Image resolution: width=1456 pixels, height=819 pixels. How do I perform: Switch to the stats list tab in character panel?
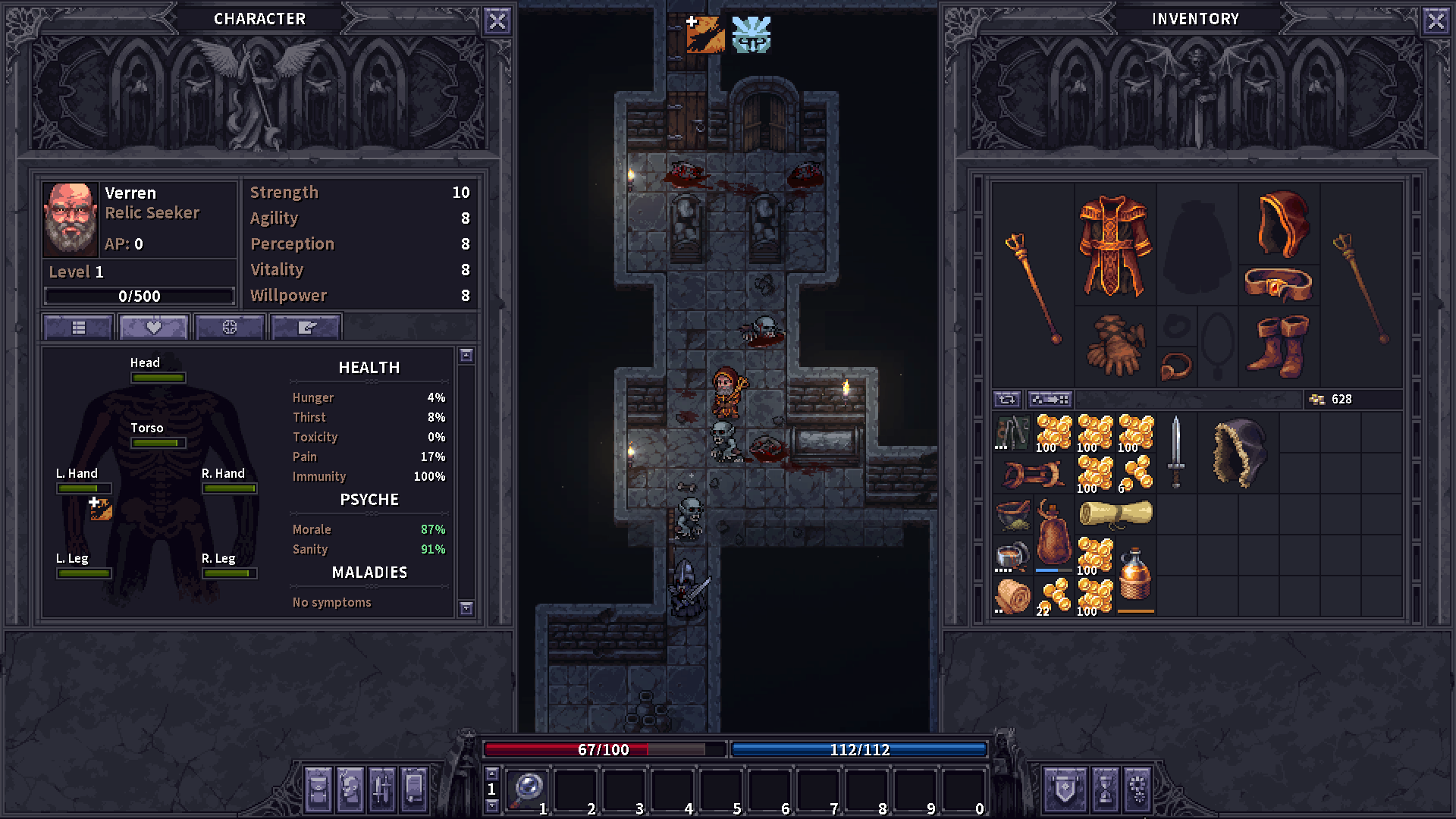[77, 326]
